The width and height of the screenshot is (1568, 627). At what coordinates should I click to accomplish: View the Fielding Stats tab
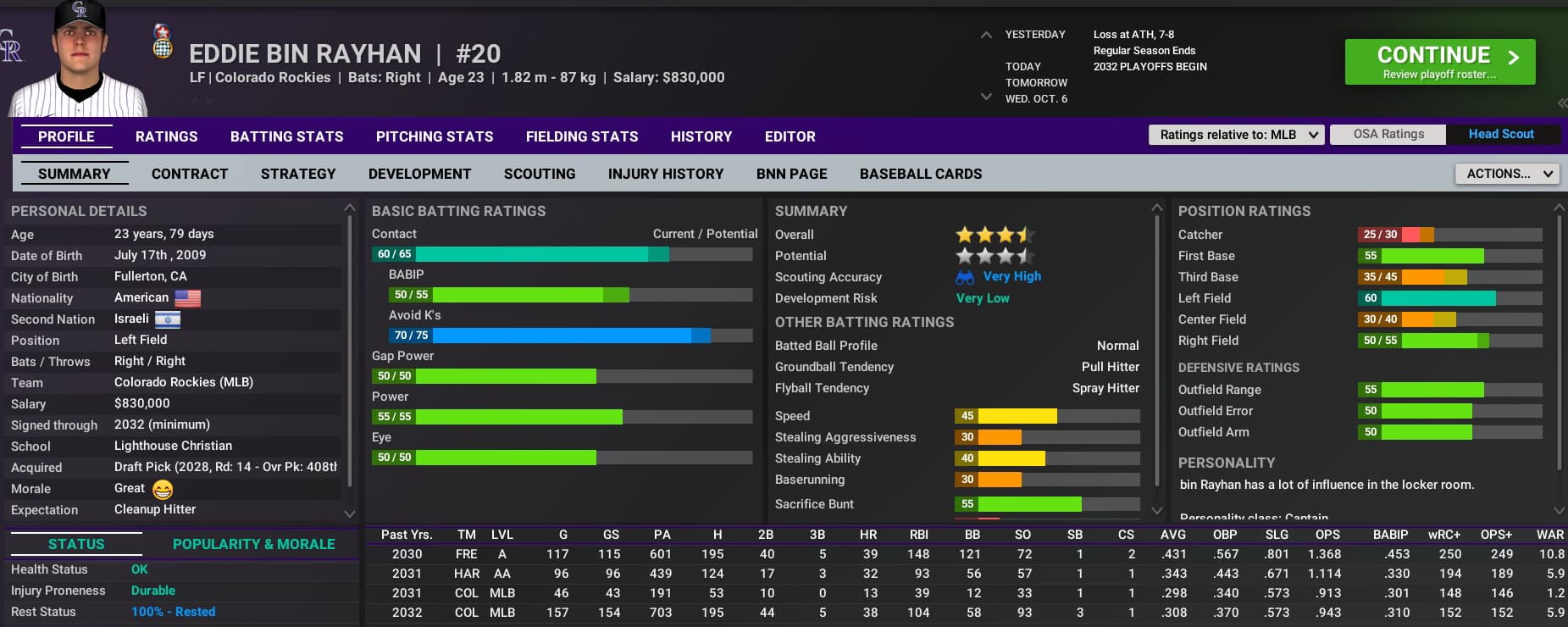tap(581, 136)
